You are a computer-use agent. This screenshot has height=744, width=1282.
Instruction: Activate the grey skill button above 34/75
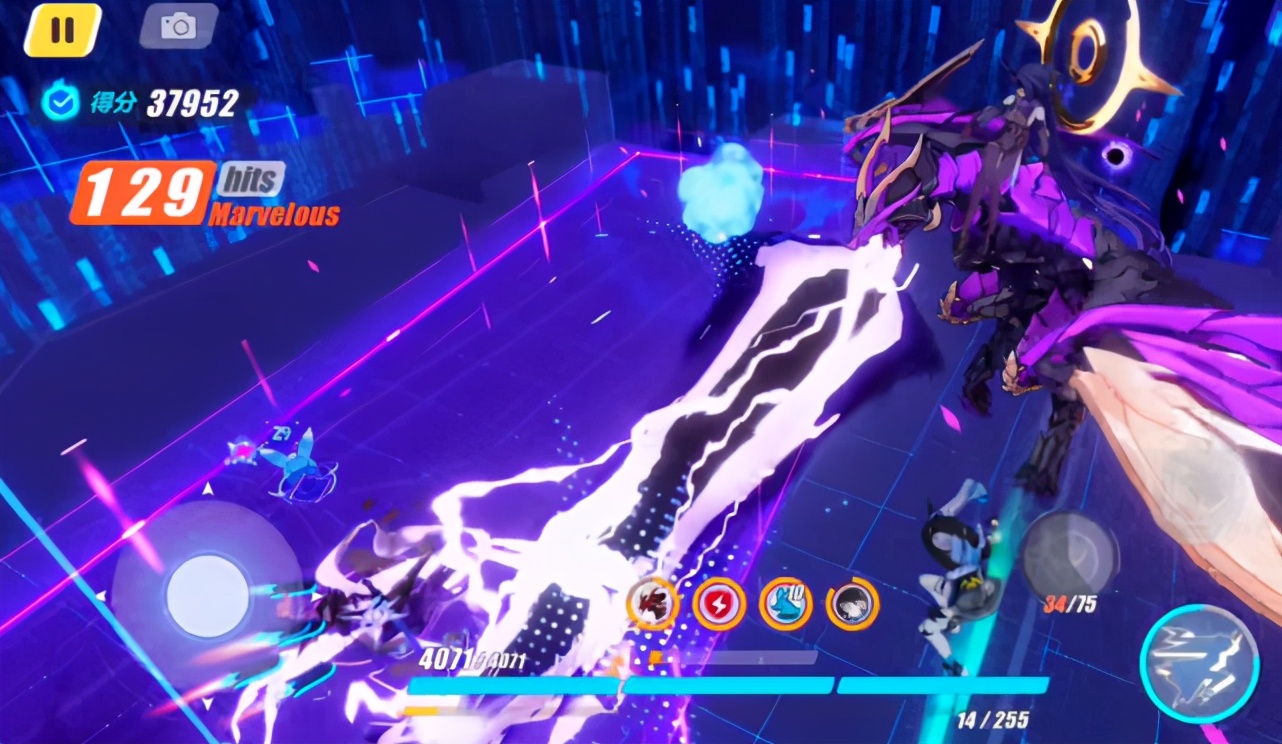tap(1069, 553)
